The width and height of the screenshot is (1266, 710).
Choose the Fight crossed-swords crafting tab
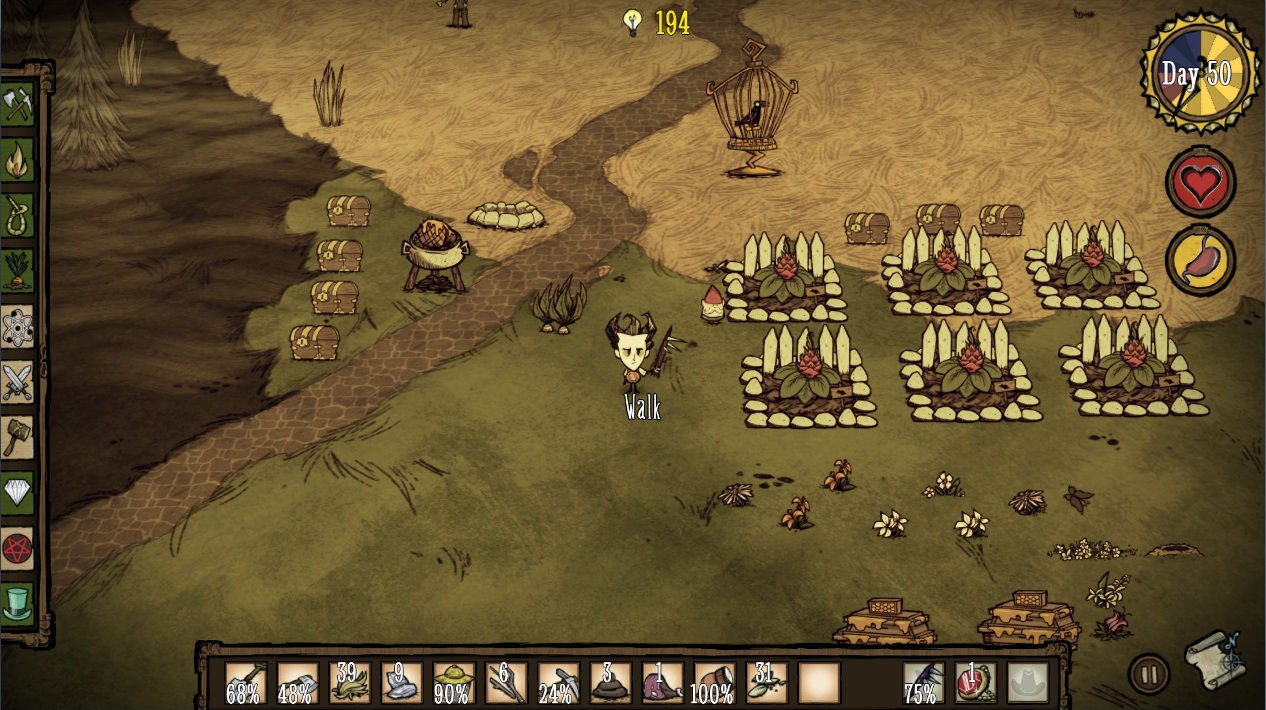(18, 381)
